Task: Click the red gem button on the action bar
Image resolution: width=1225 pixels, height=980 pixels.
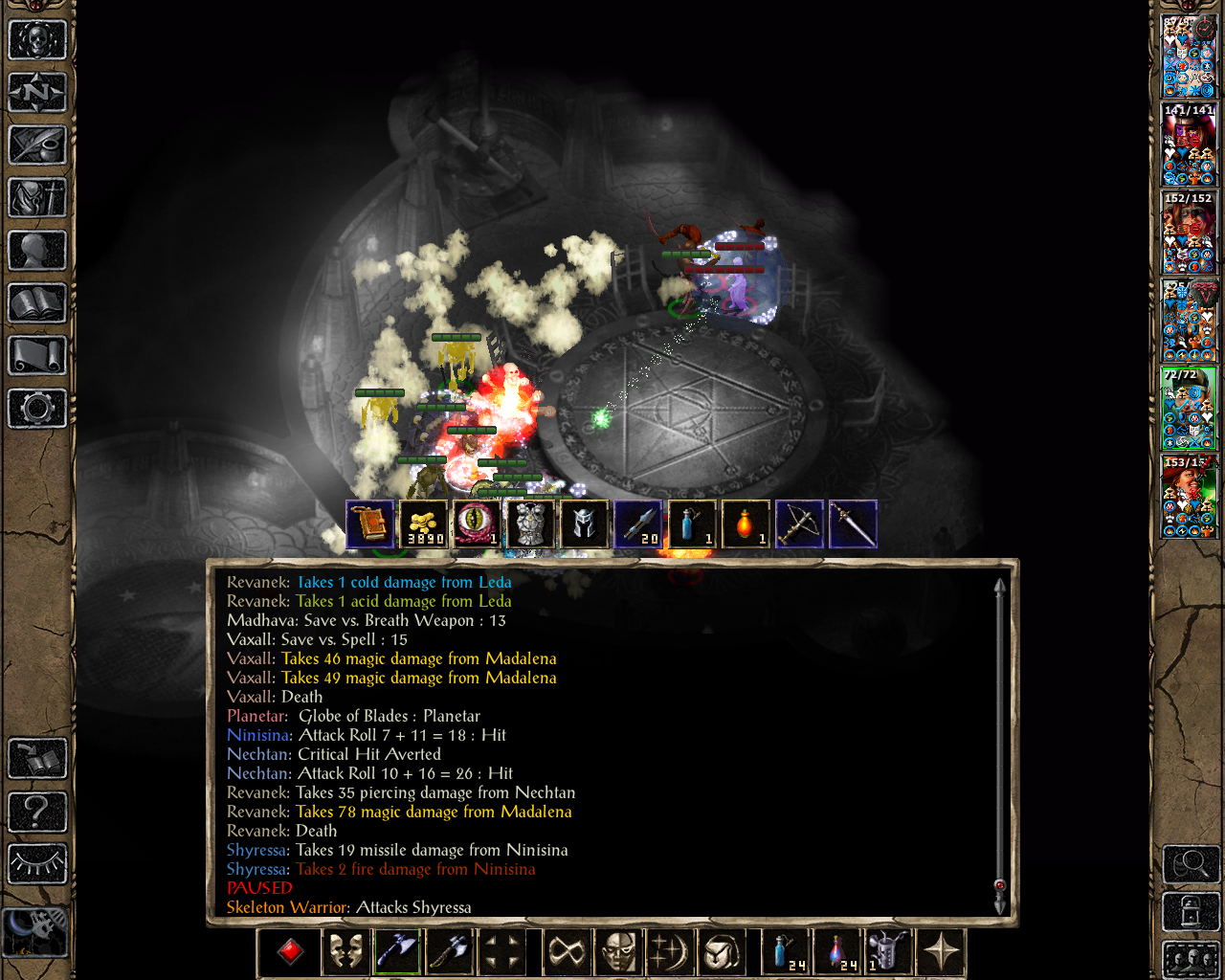Action: pos(290,952)
